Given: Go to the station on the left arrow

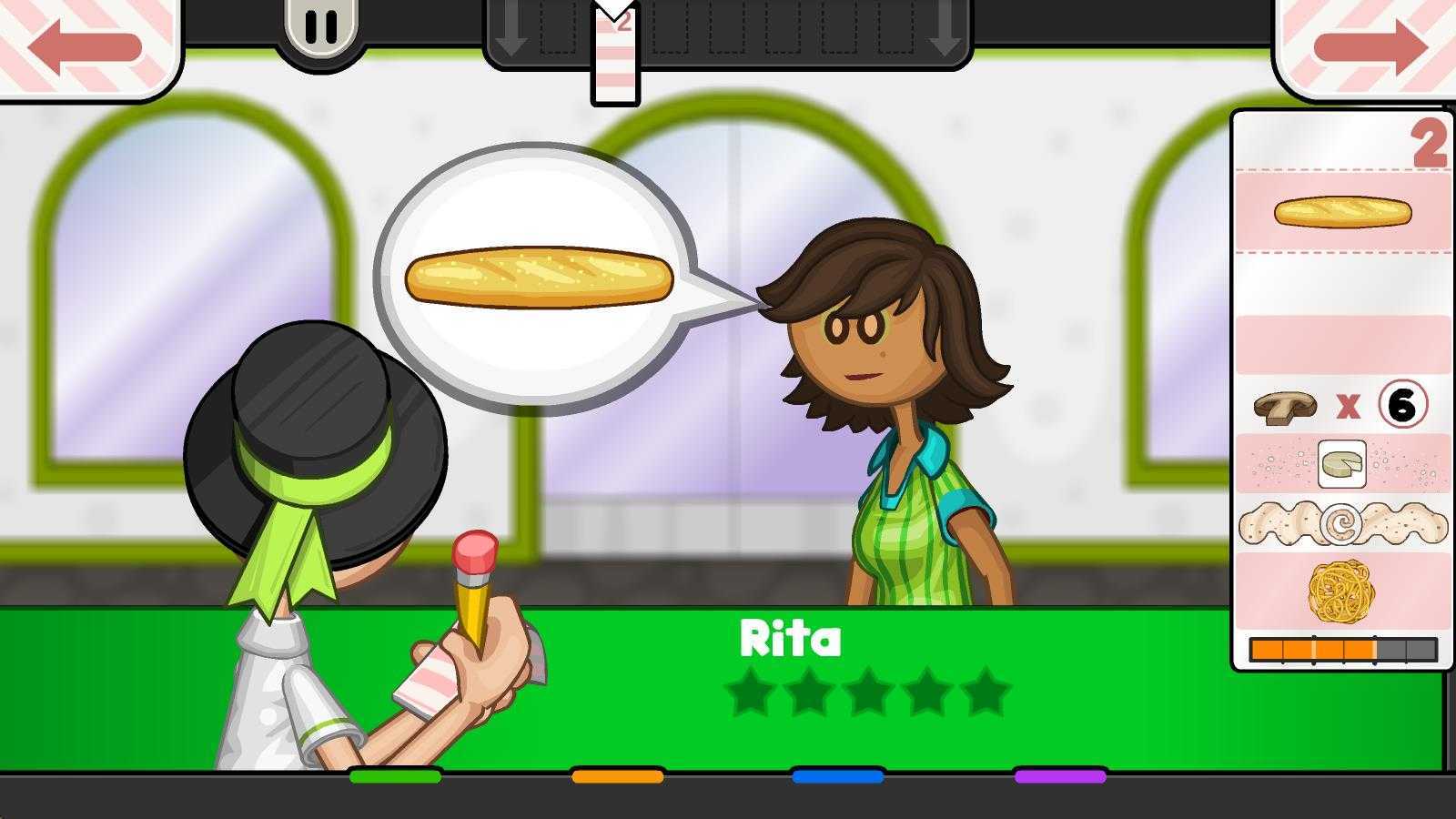Looking at the screenshot, I should [85, 47].
